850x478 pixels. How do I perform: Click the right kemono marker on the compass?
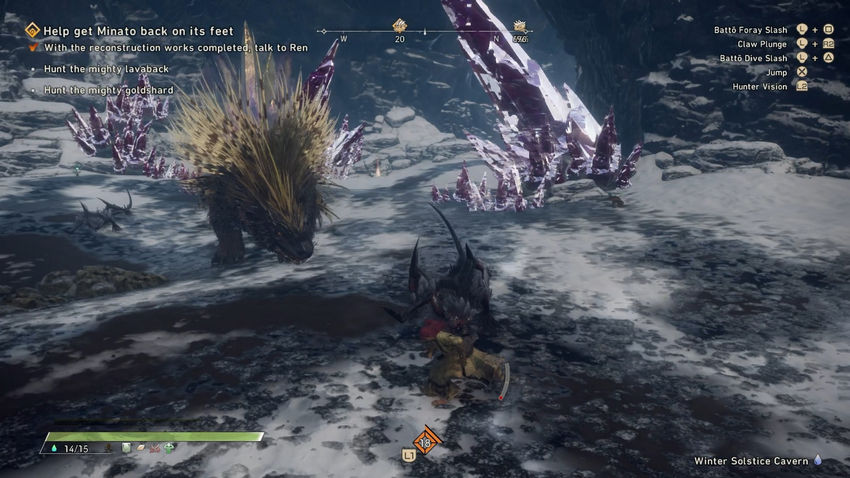pyautogui.click(x=519, y=27)
